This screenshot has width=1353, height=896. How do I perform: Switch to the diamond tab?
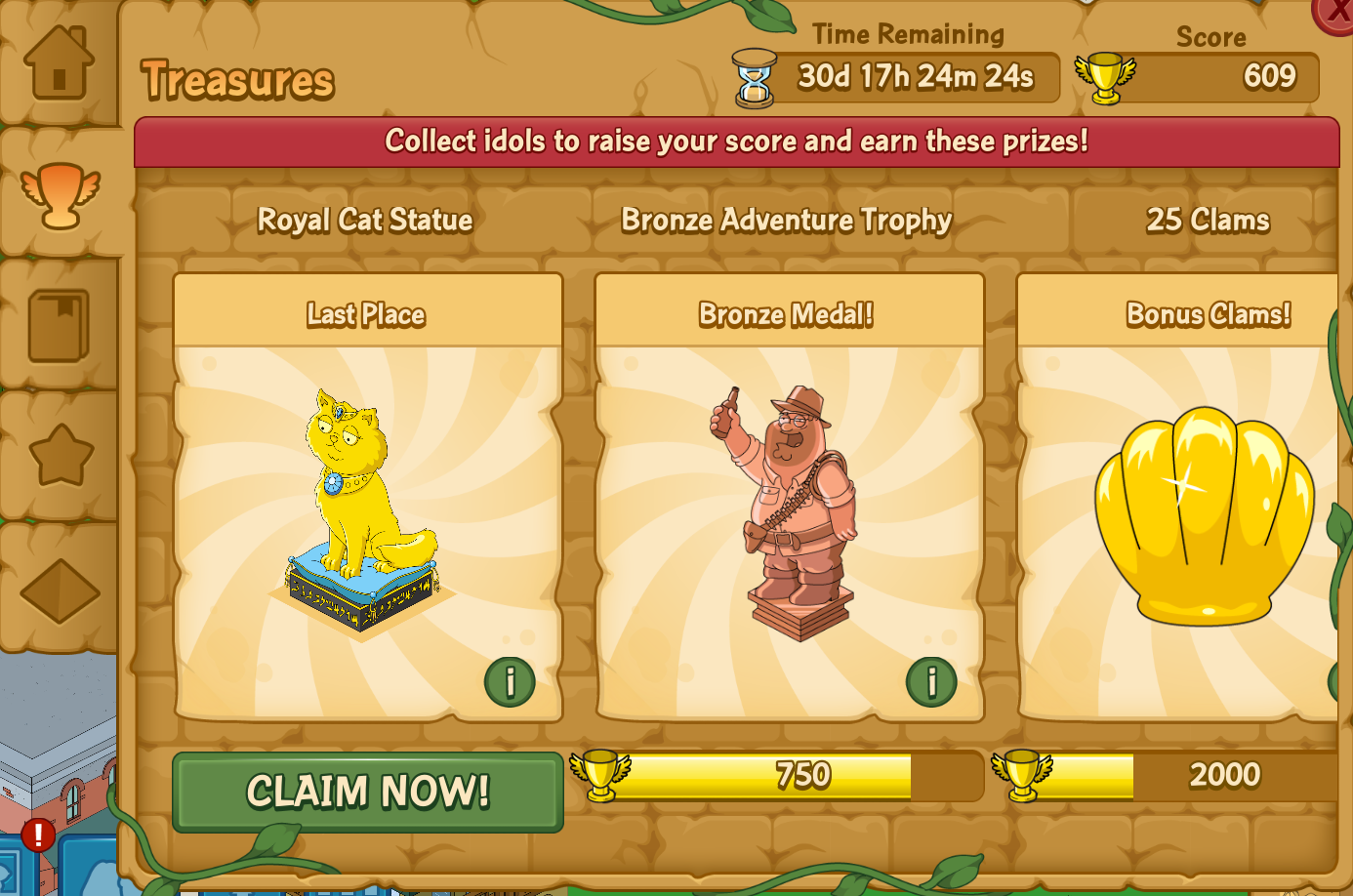coord(60,591)
